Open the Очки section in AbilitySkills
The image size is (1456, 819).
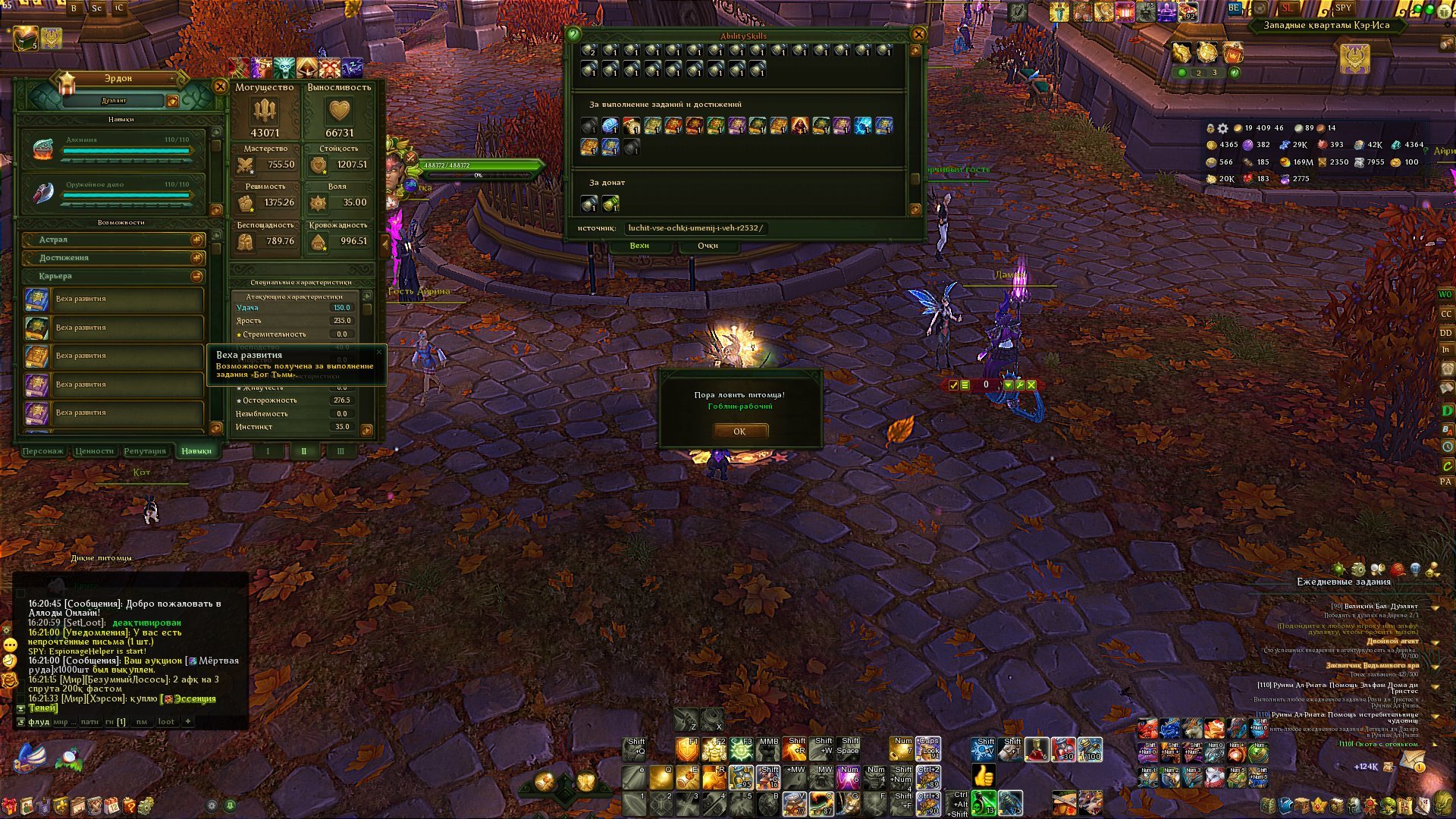click(708, 246)
